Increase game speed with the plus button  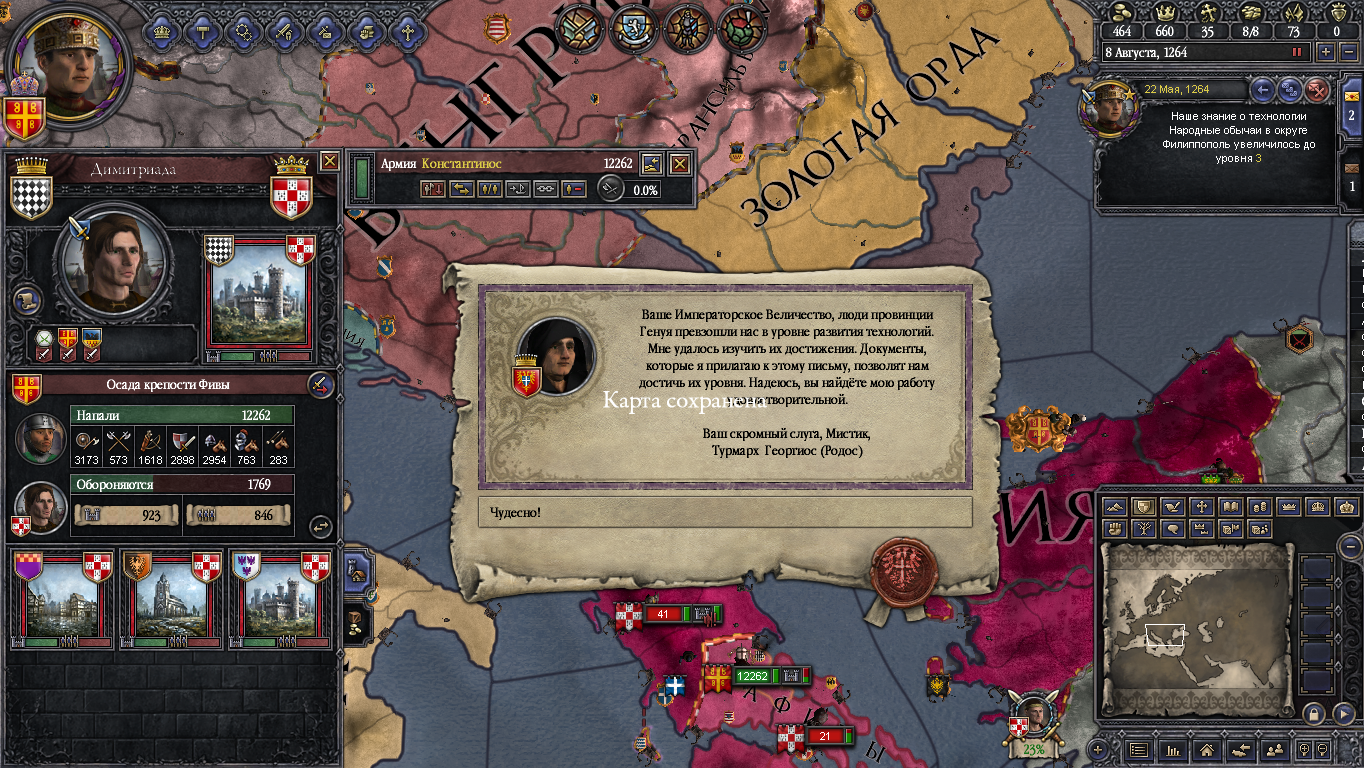(x=1326, y=52)
